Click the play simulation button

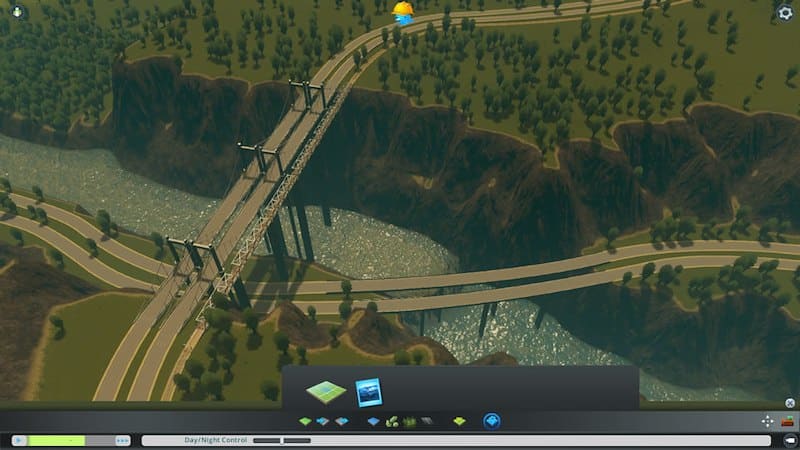(x=18, y=440)
